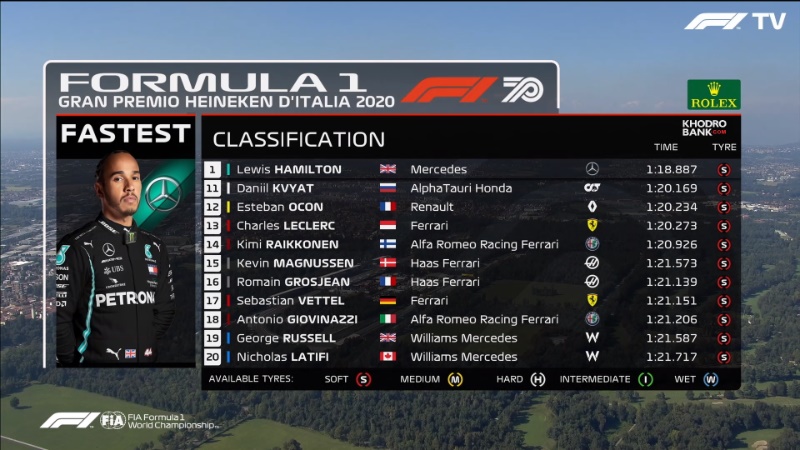Screen dimensions: 800x450
Task: Choose George Russell's entry
Action: (x=470, y=338)
